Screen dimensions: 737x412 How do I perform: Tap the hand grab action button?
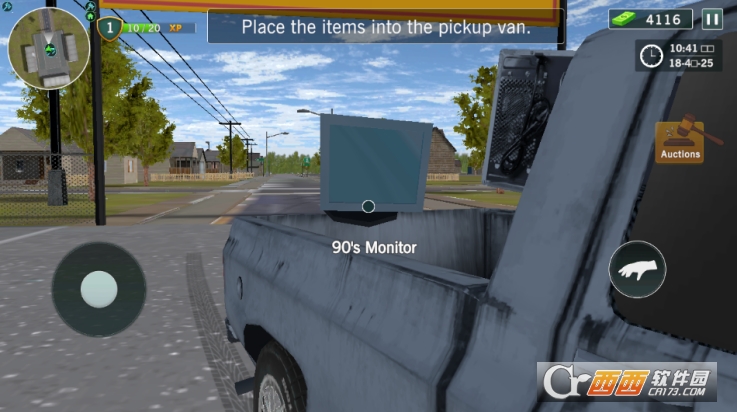[x=637, y=269]
